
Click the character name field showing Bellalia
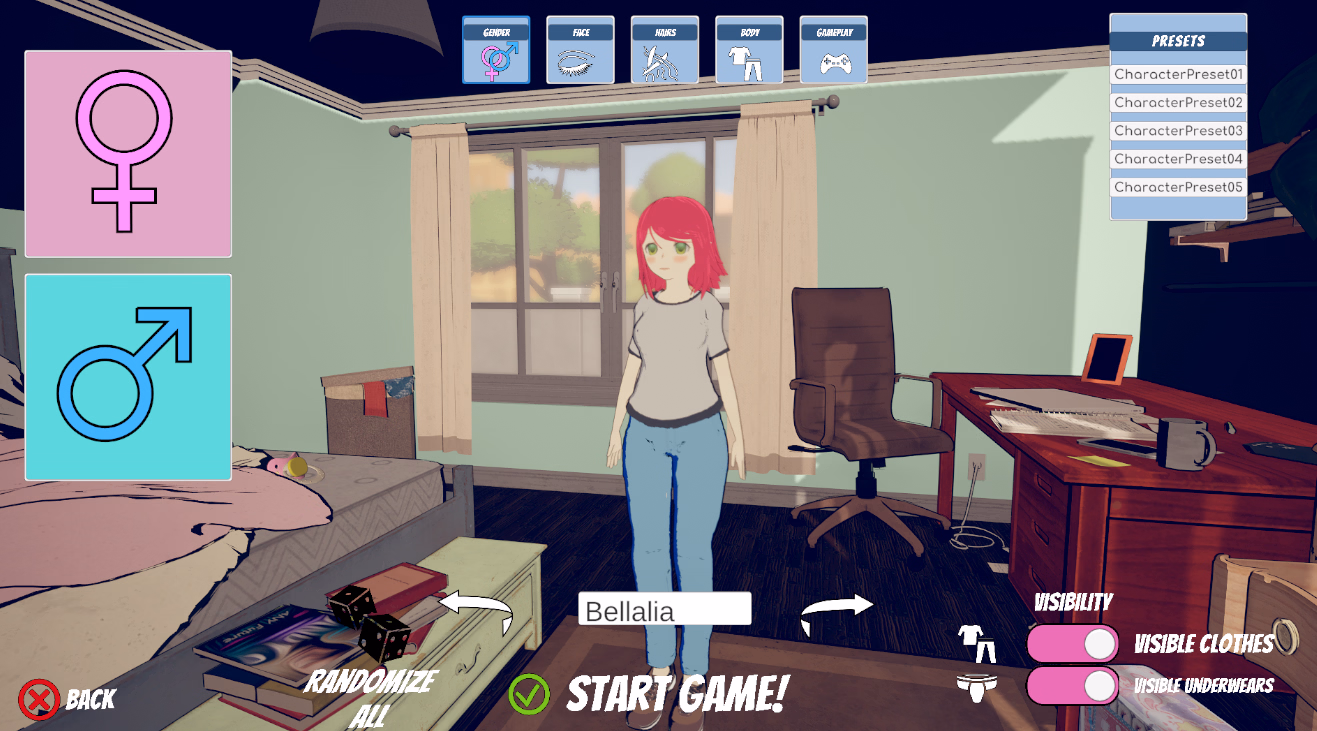(x=664, y=609)
